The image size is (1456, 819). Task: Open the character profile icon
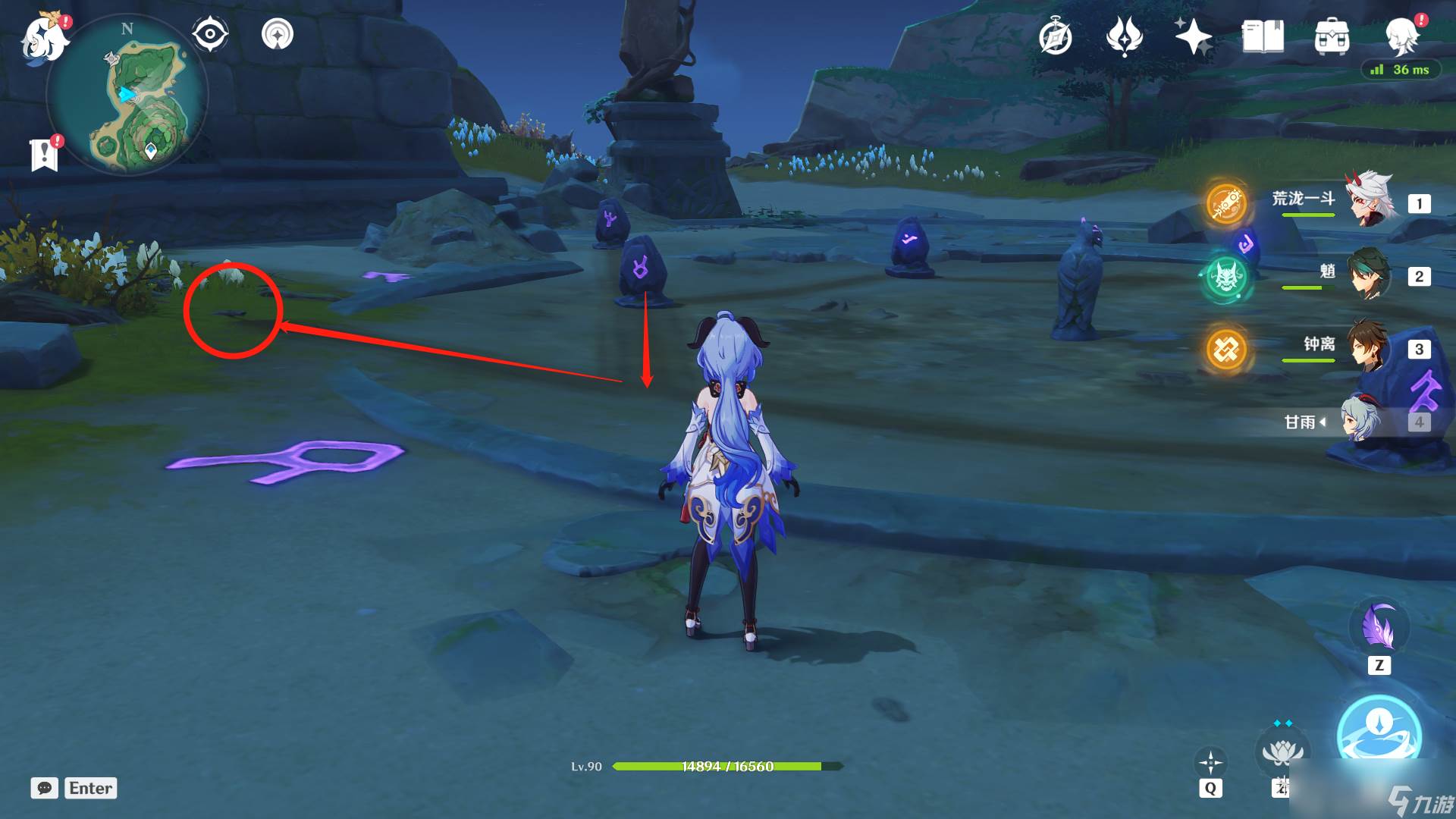(1401, 36)
